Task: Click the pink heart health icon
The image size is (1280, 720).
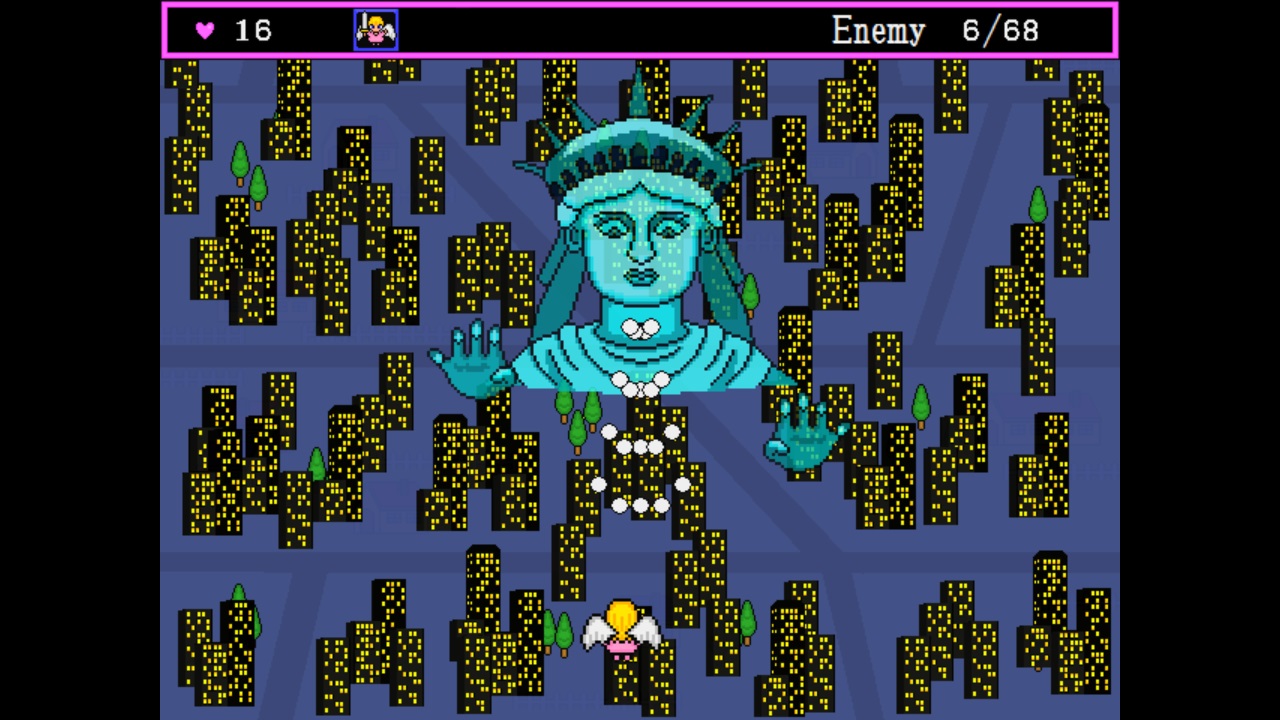Action: pos(204,30)
